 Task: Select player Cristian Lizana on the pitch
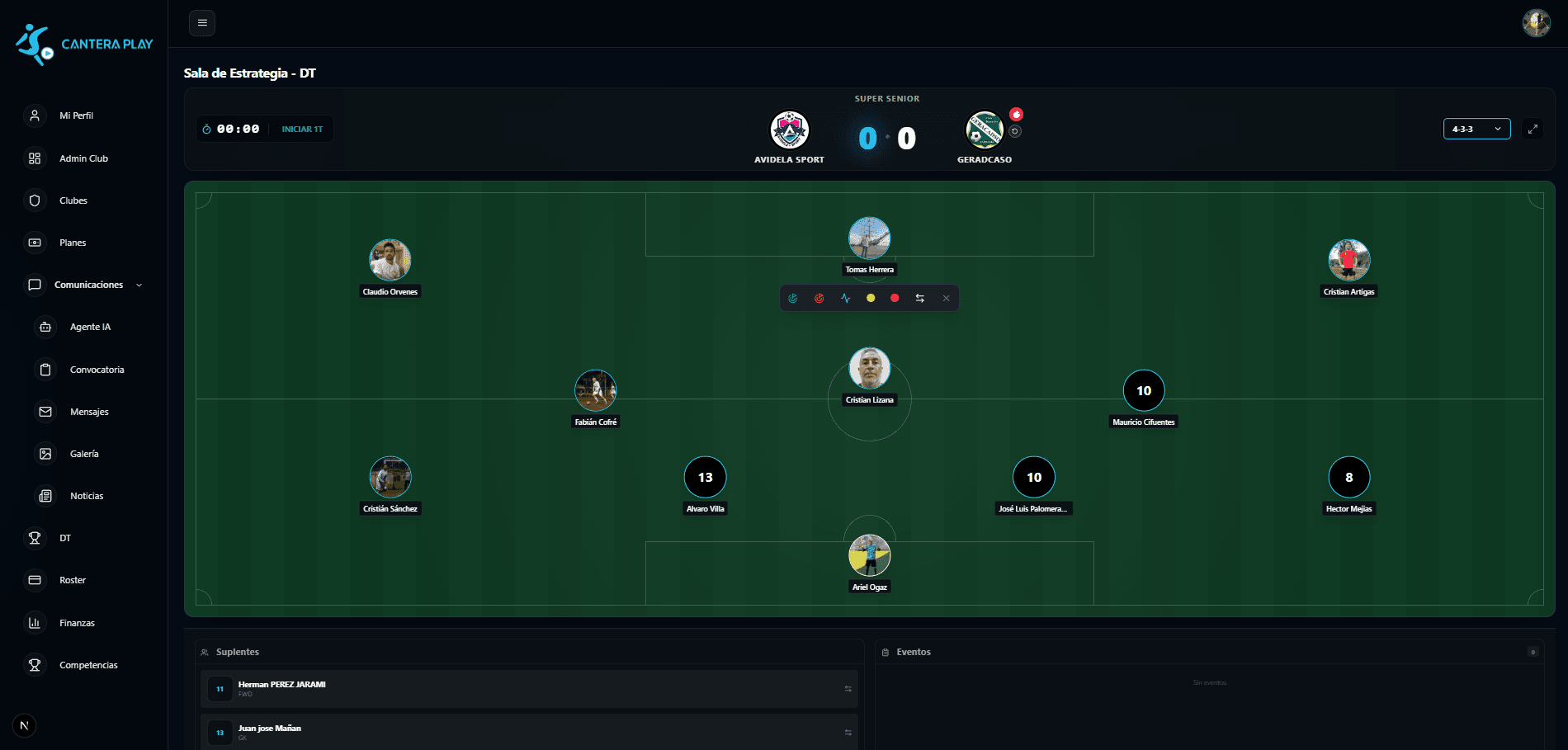pos(869,369)
